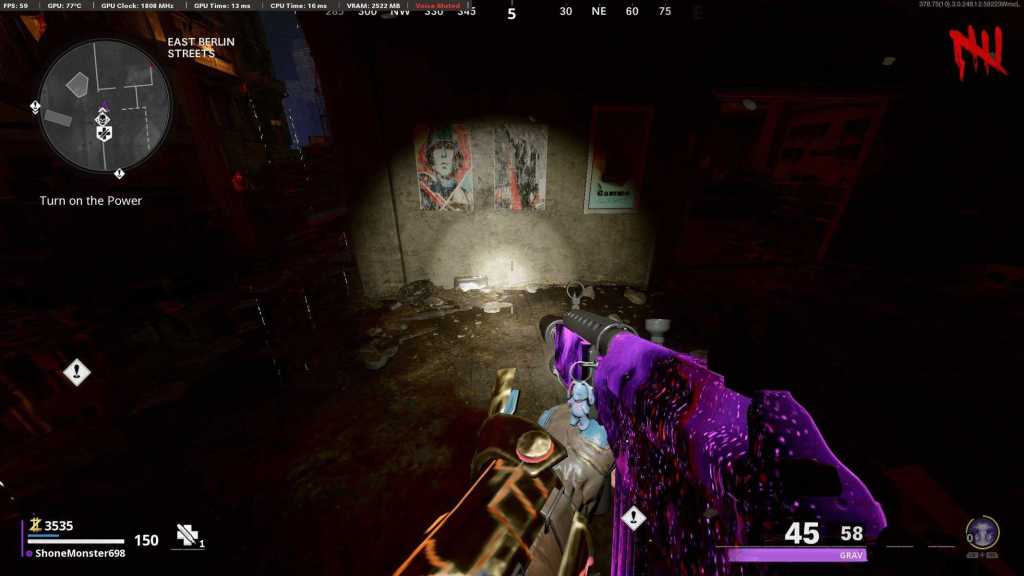The width and height of the screenshot is (1024, 576).
Task: Click the ShoneMonster698 player name
Action: click(80, 553)
